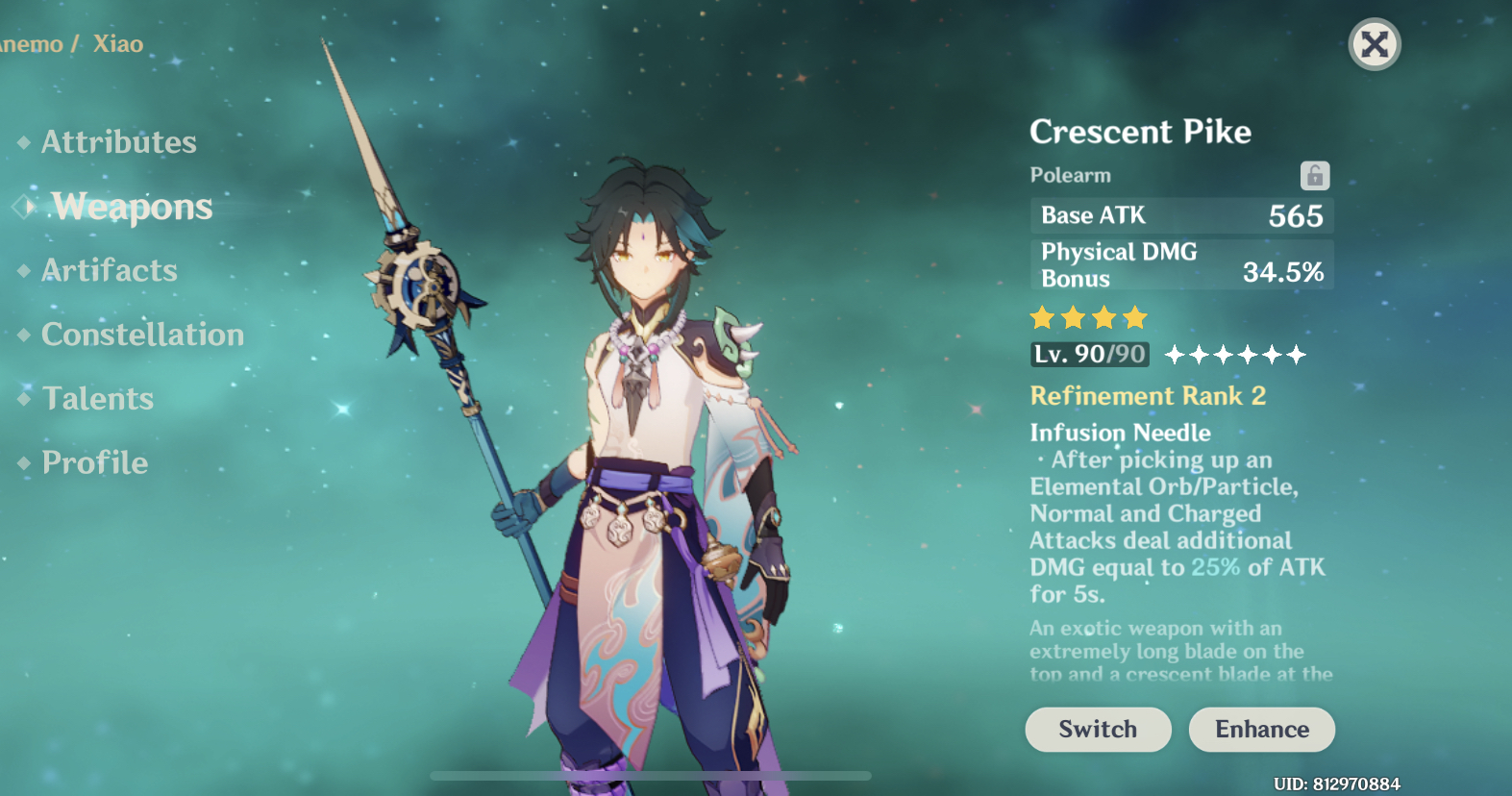Click the Constellation diamond icon

[24, 335]
